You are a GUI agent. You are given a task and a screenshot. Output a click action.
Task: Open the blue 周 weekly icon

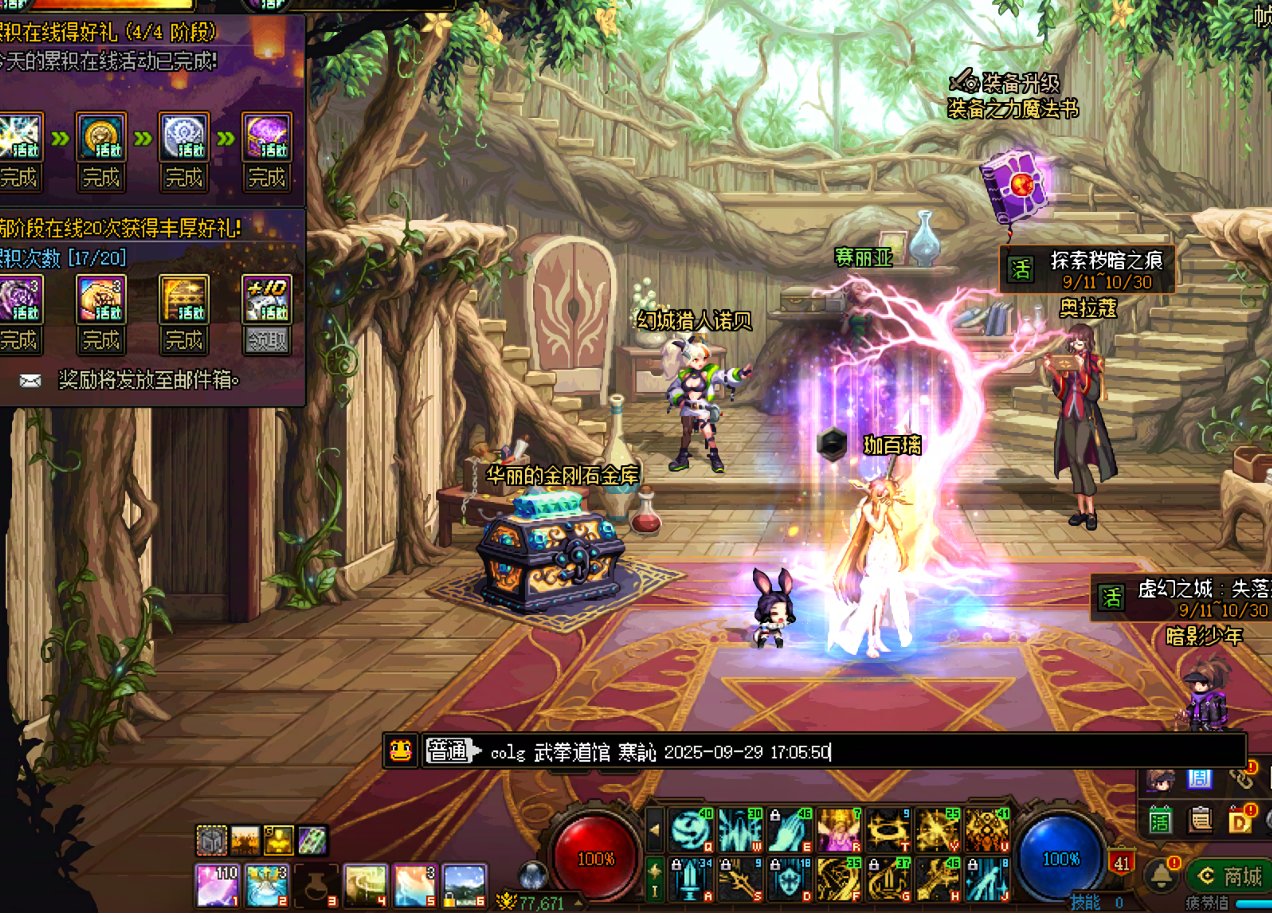coord(1200,780)
